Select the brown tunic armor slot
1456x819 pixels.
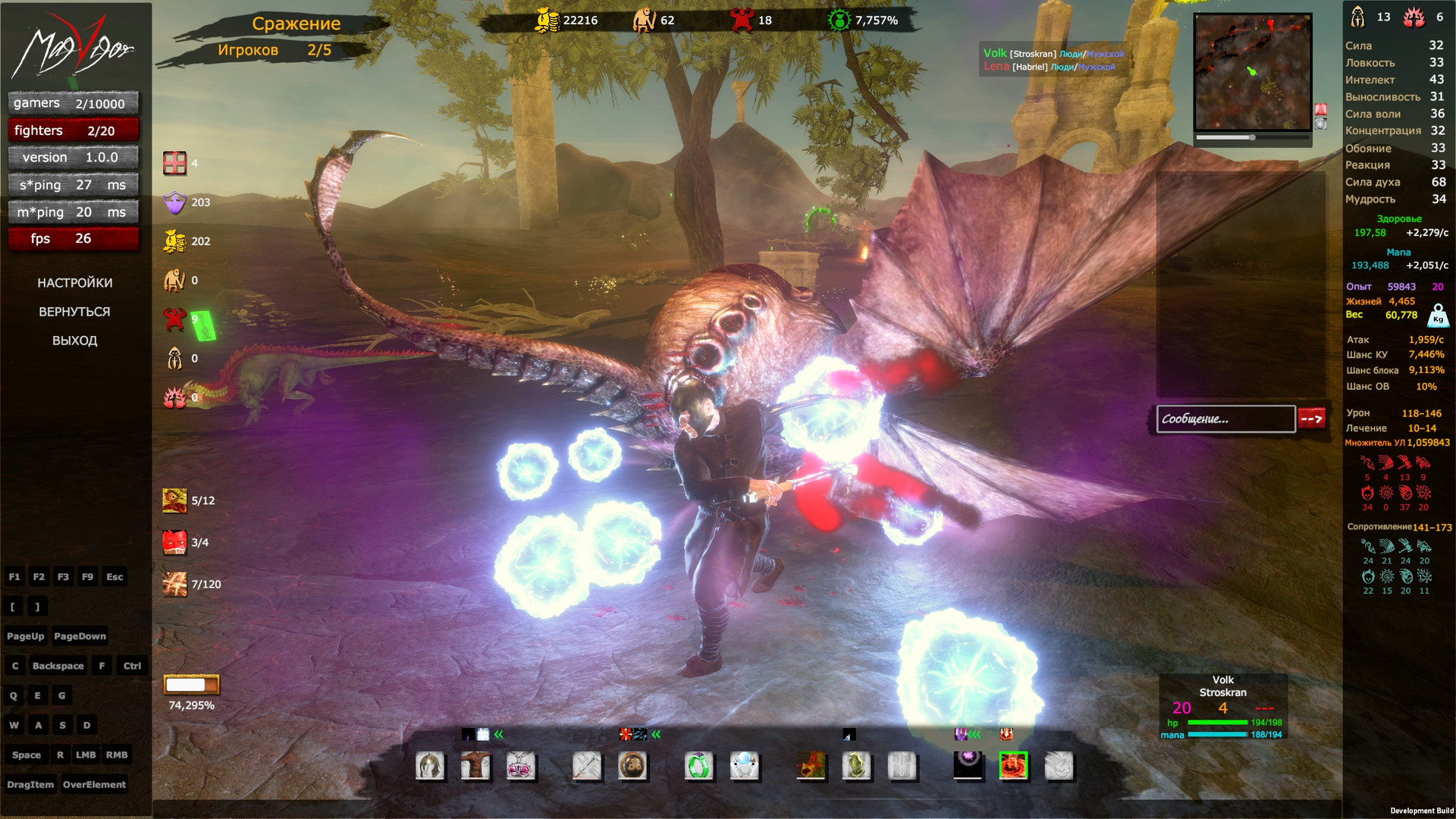475,766
